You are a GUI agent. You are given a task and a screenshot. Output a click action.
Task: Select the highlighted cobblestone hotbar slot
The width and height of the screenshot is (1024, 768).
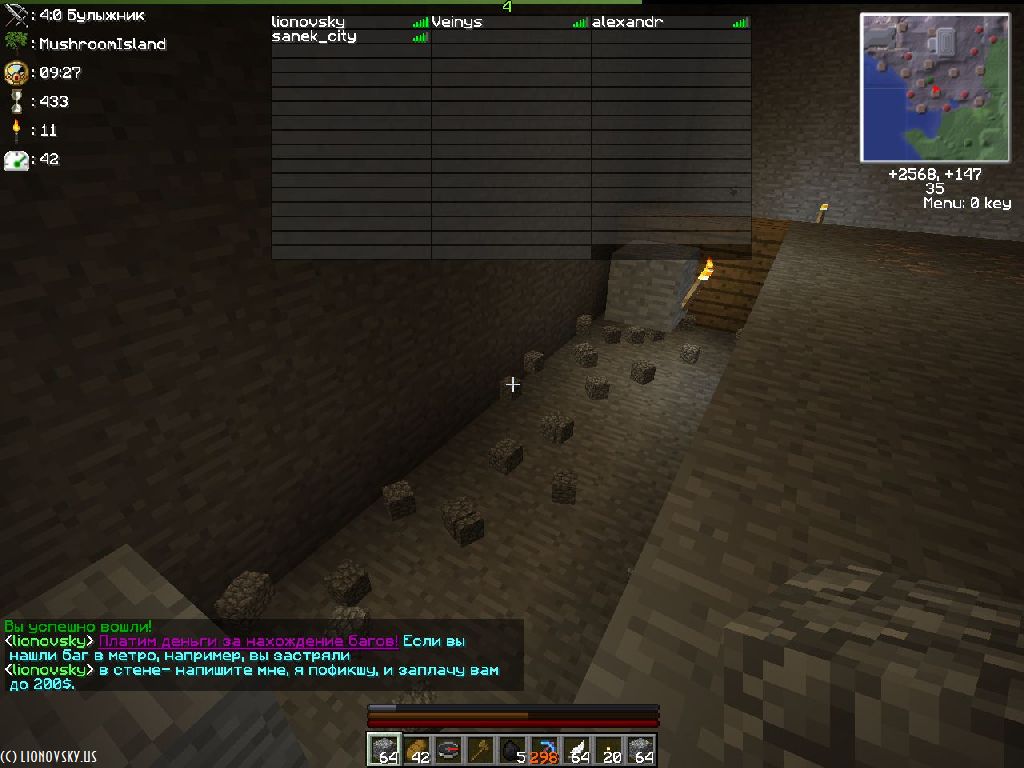tap(384, 750)
